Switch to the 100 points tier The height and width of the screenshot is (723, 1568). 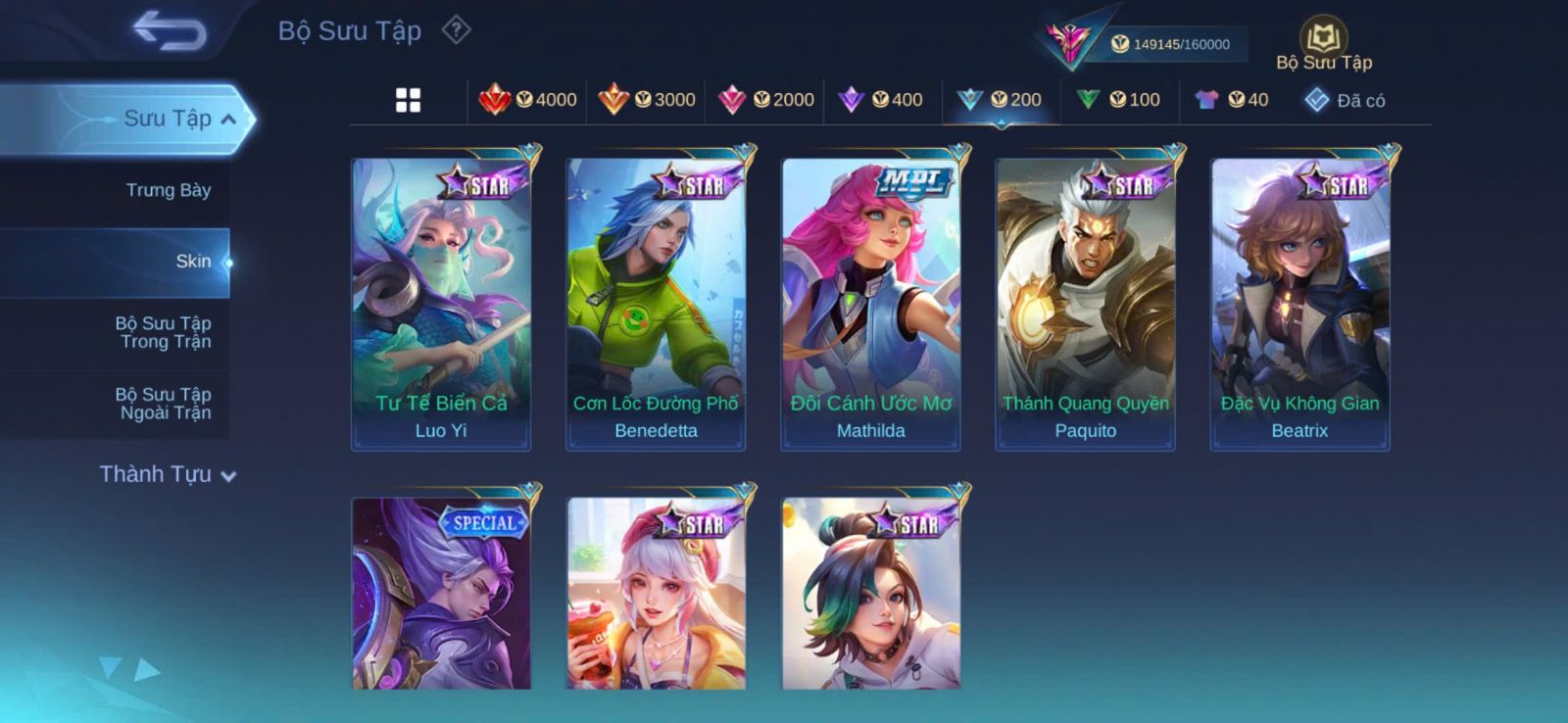[1118, 100]
